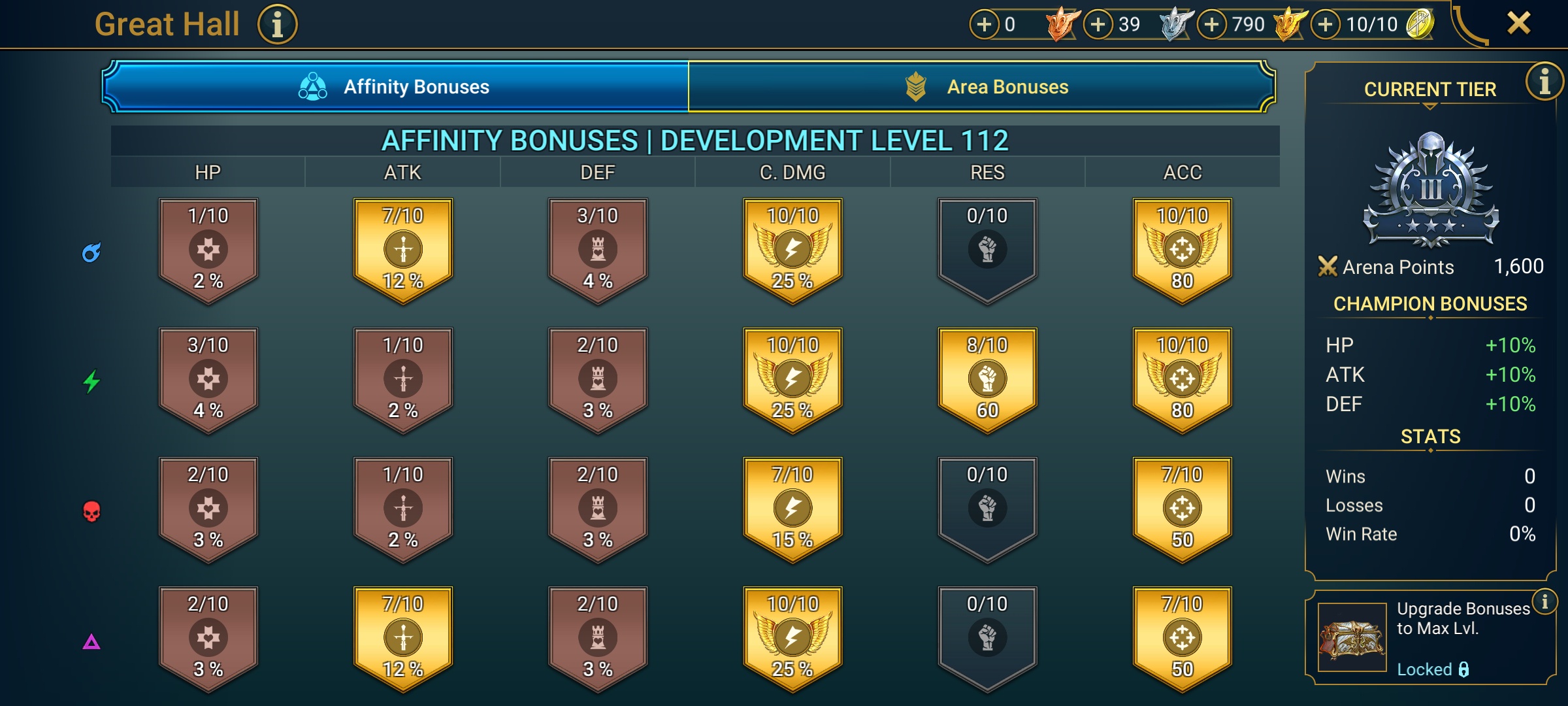Open the Void affinity C. DMG 10/10 bonus

pyautogui.click(x=792, y=637)
